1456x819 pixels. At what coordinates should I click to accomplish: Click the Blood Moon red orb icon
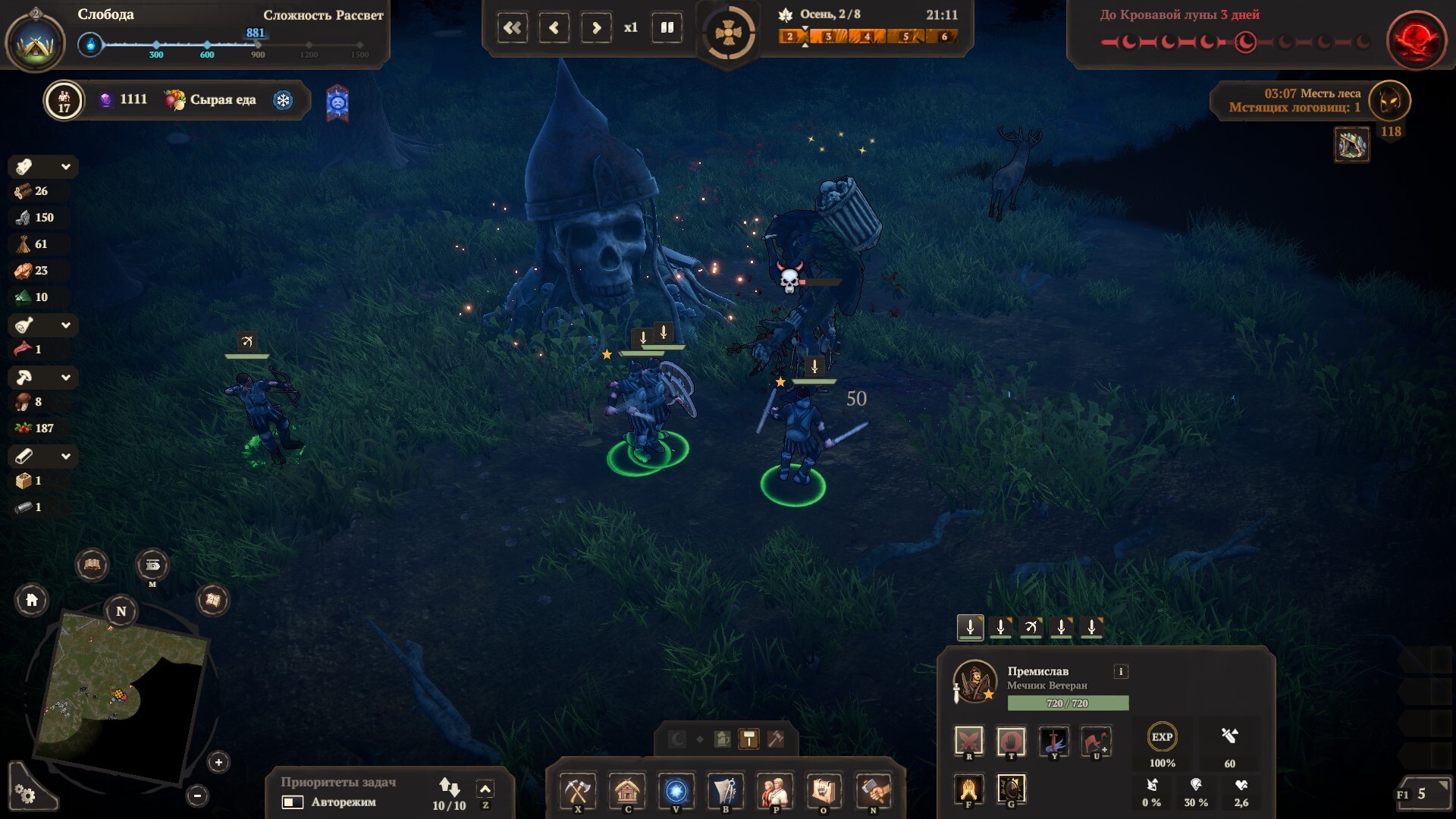click(1415, 39)
